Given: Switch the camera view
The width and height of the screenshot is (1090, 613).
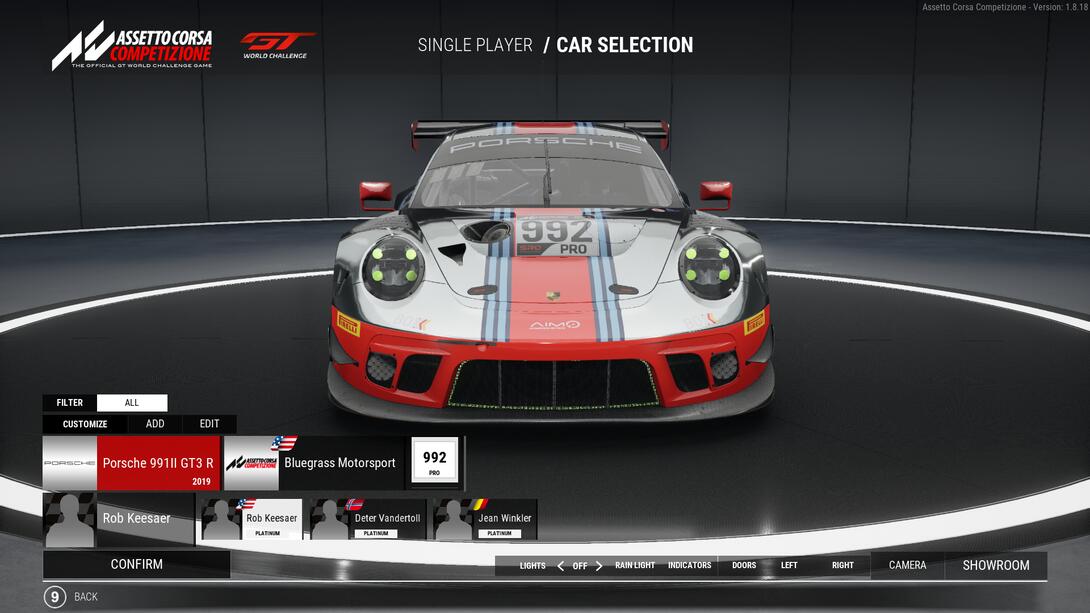Looking at the screenshot, I should (907, 566).
